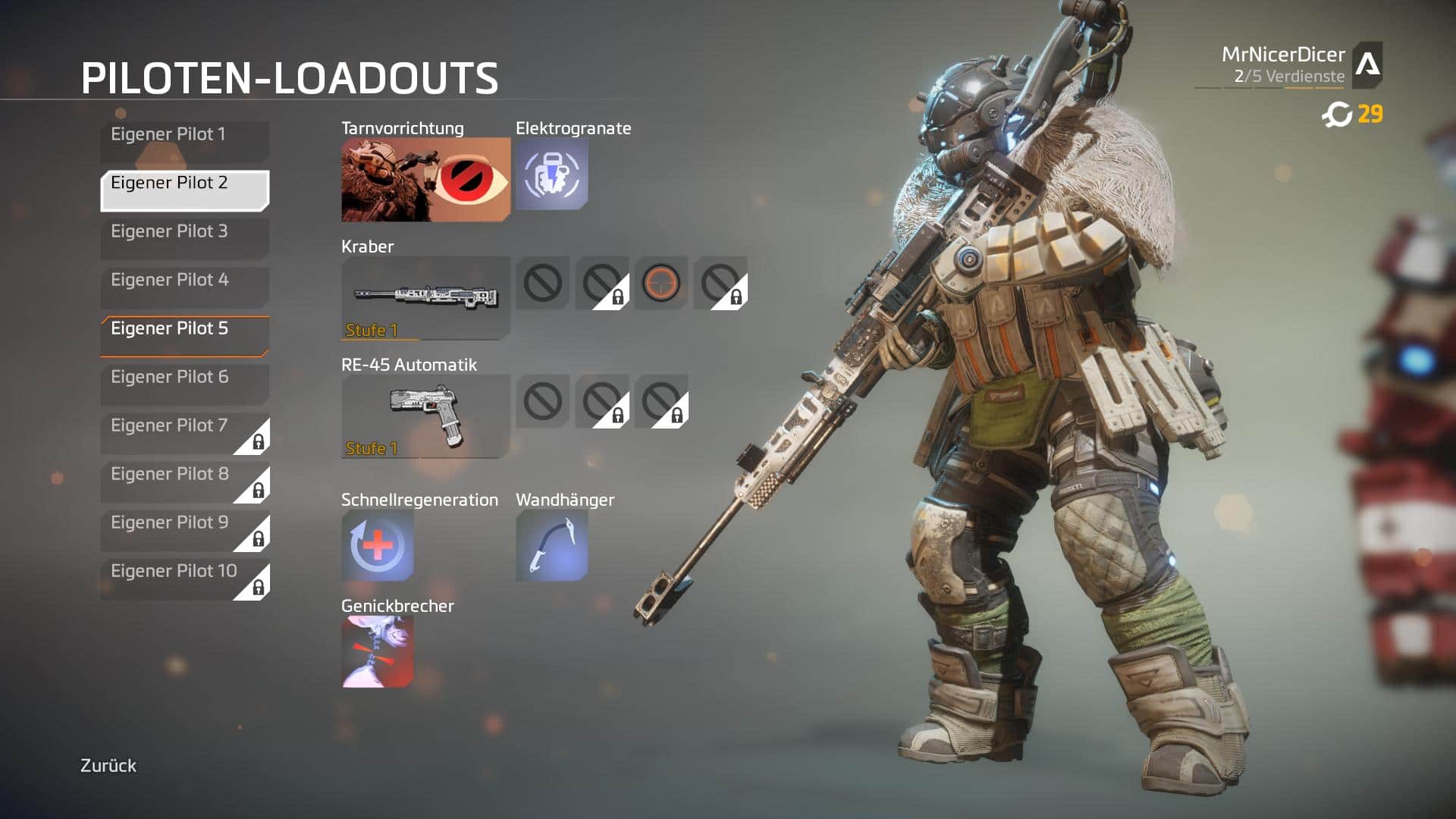The height and width of the screenshot is (819, 1456).
Task: Open the Kraber primary weapon slot
Action: click(425, 297)
